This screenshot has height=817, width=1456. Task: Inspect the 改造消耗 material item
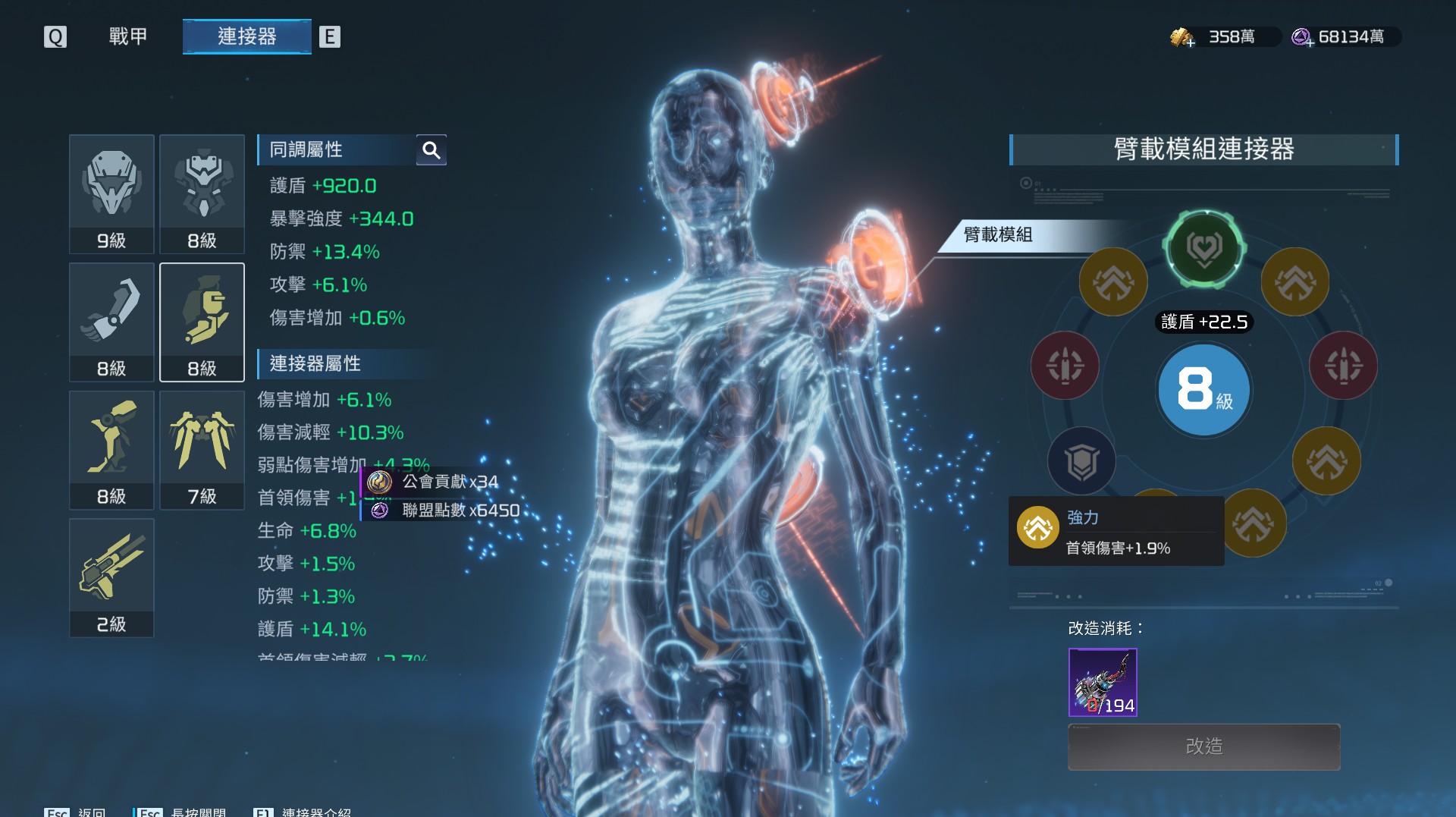tap(1103, 682)
